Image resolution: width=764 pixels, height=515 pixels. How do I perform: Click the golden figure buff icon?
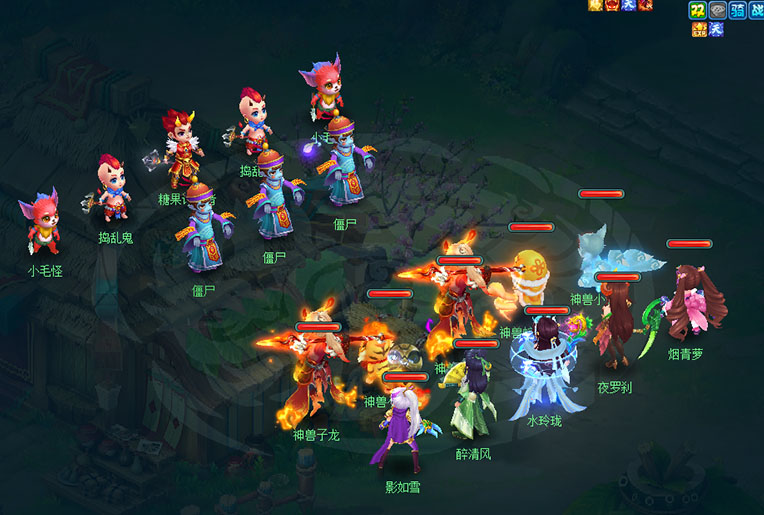596,6
